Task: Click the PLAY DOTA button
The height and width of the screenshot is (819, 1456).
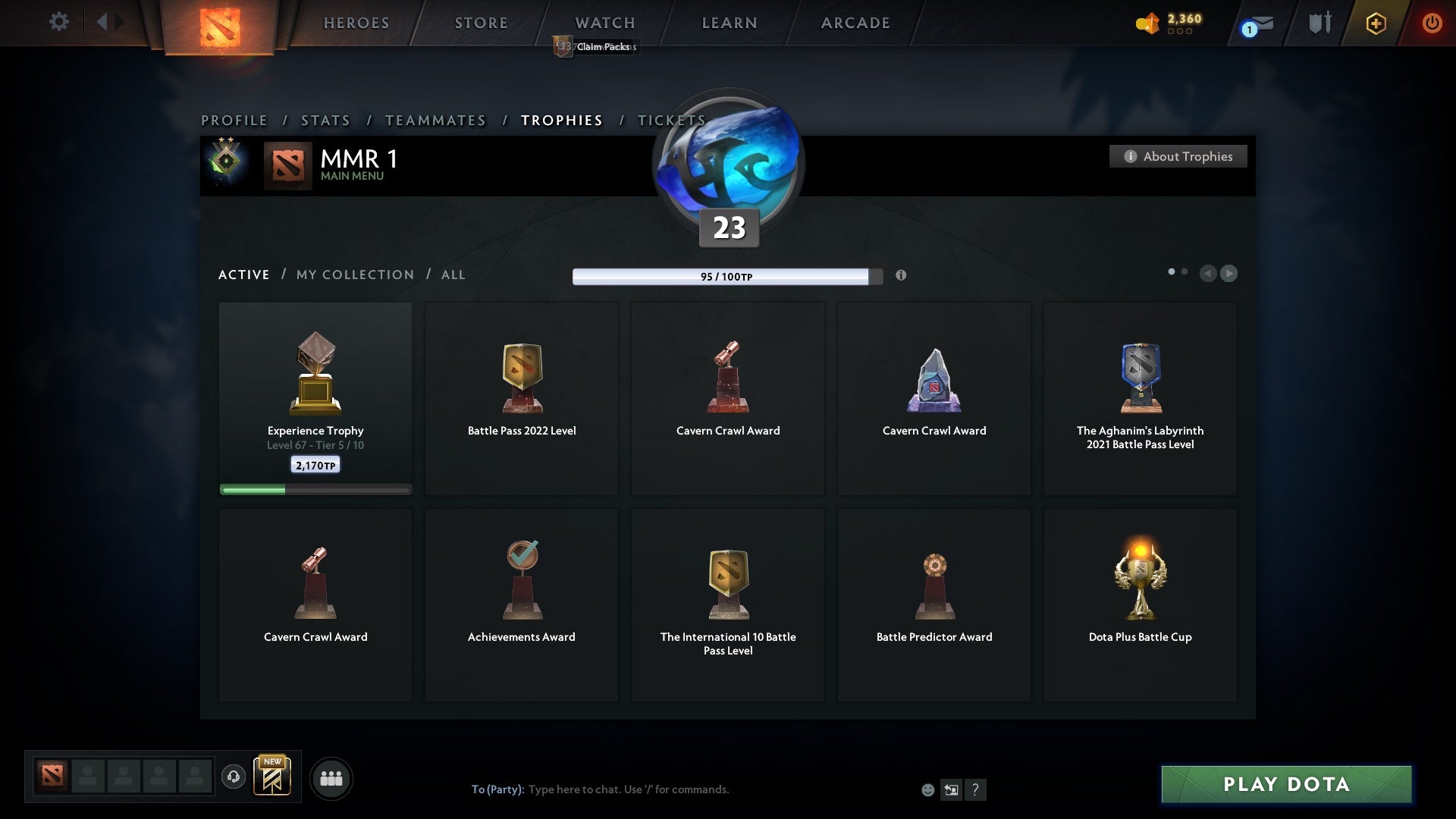Action: pos(1285,785)
